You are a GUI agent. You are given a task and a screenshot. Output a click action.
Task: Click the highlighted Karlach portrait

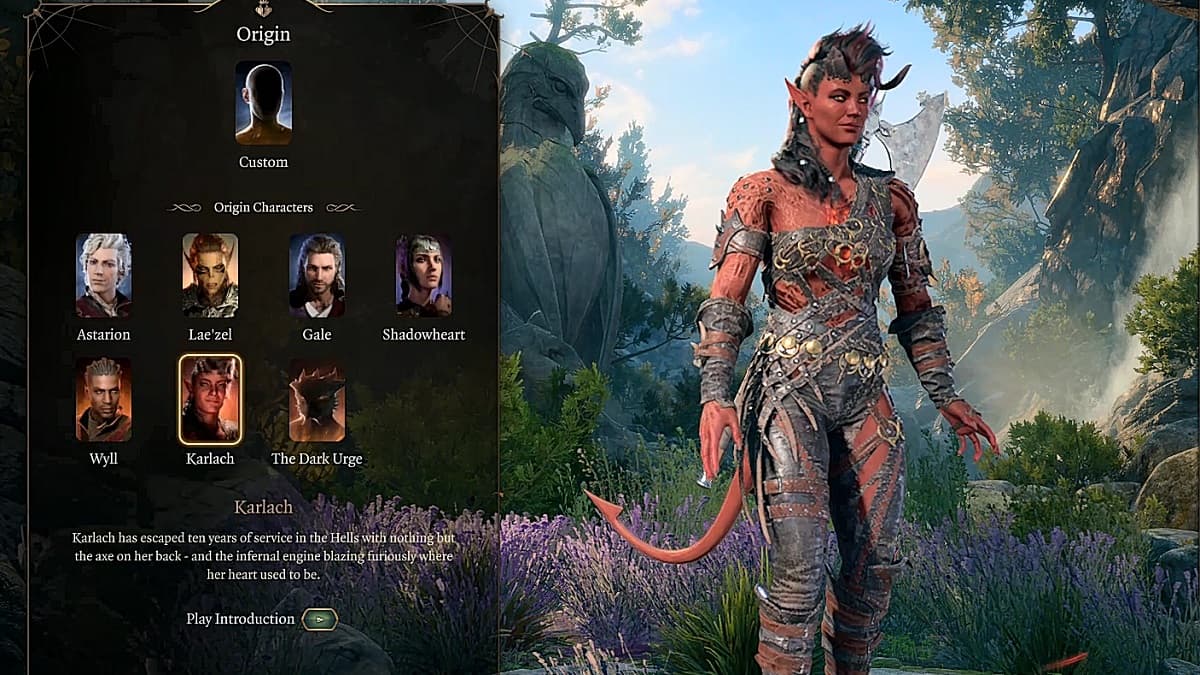[x=210, y=399]
